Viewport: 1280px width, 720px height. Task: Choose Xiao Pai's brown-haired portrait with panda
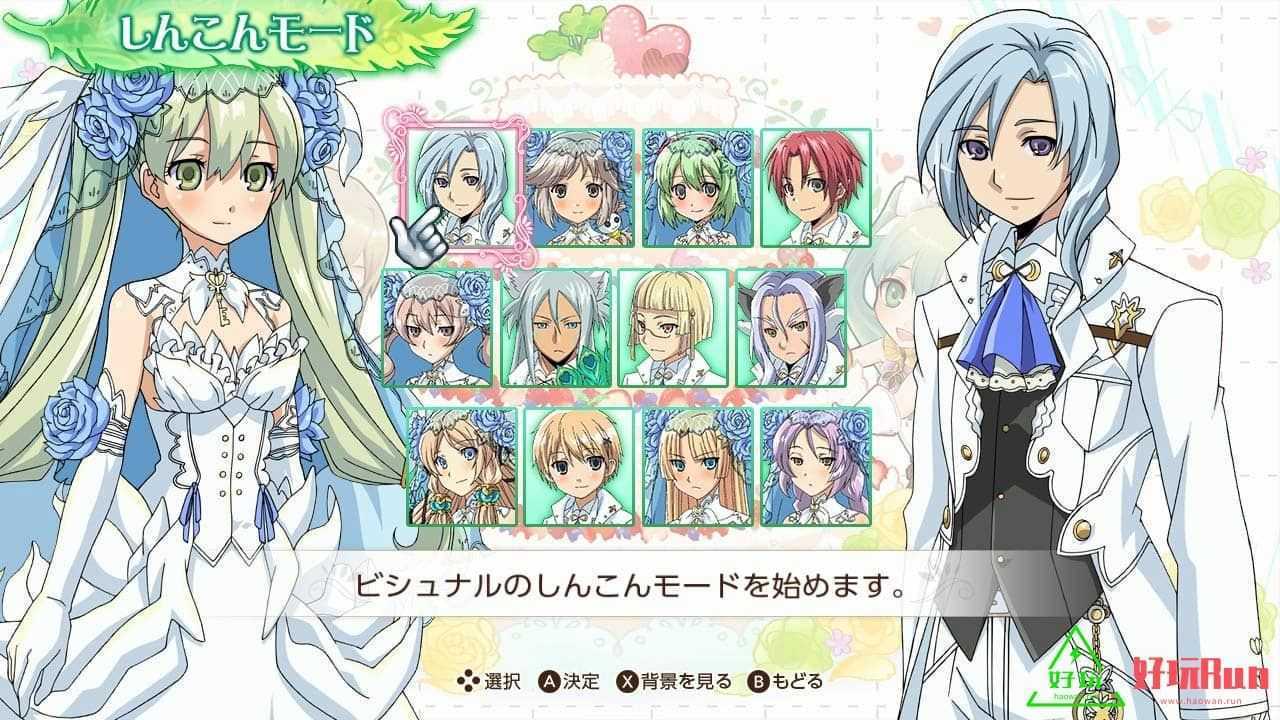580,188
